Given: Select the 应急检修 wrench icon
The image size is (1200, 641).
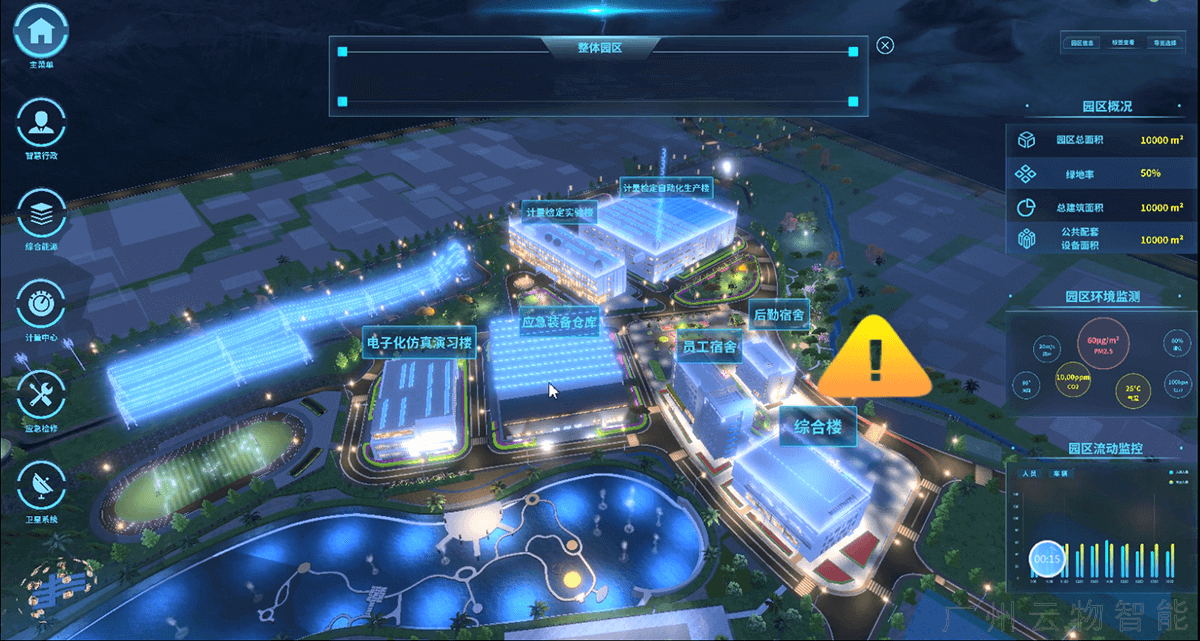Looking at the screenshot, I should [41, 393].
